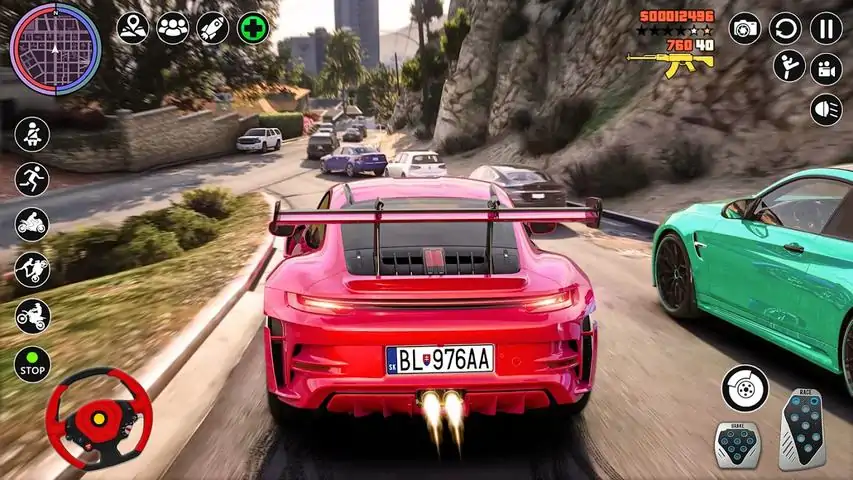This screenshot has height=480, width=853.
Task: Step on the RACE accelerator pedal
Action: pyautogui.click(x=802, y=429)
